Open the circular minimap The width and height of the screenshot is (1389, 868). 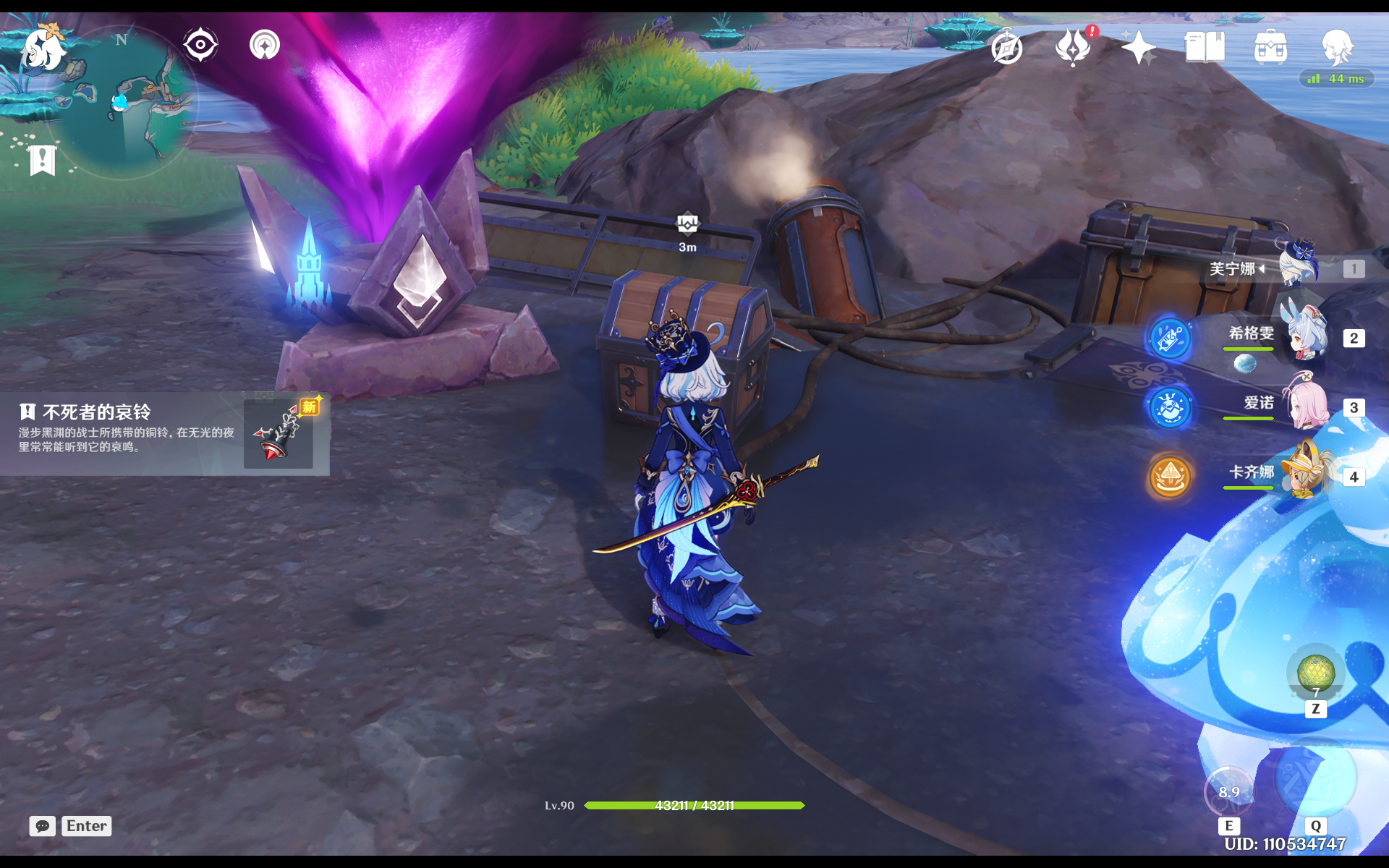(x=123, y=101)
